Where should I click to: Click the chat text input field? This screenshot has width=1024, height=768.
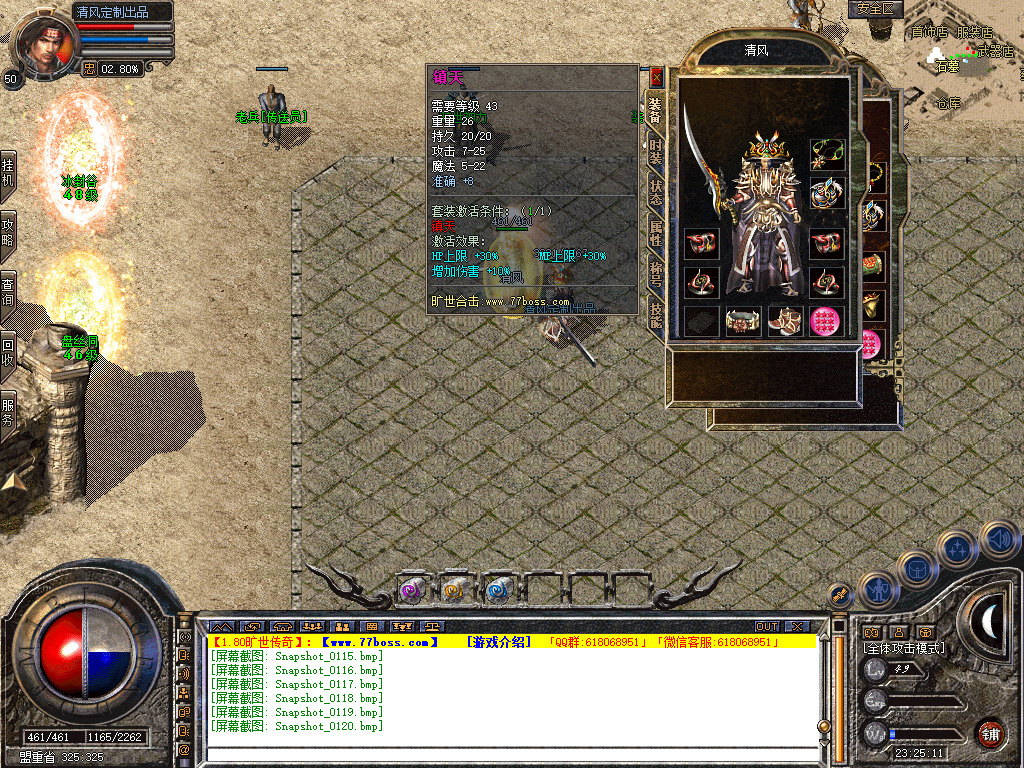[510, 755]
